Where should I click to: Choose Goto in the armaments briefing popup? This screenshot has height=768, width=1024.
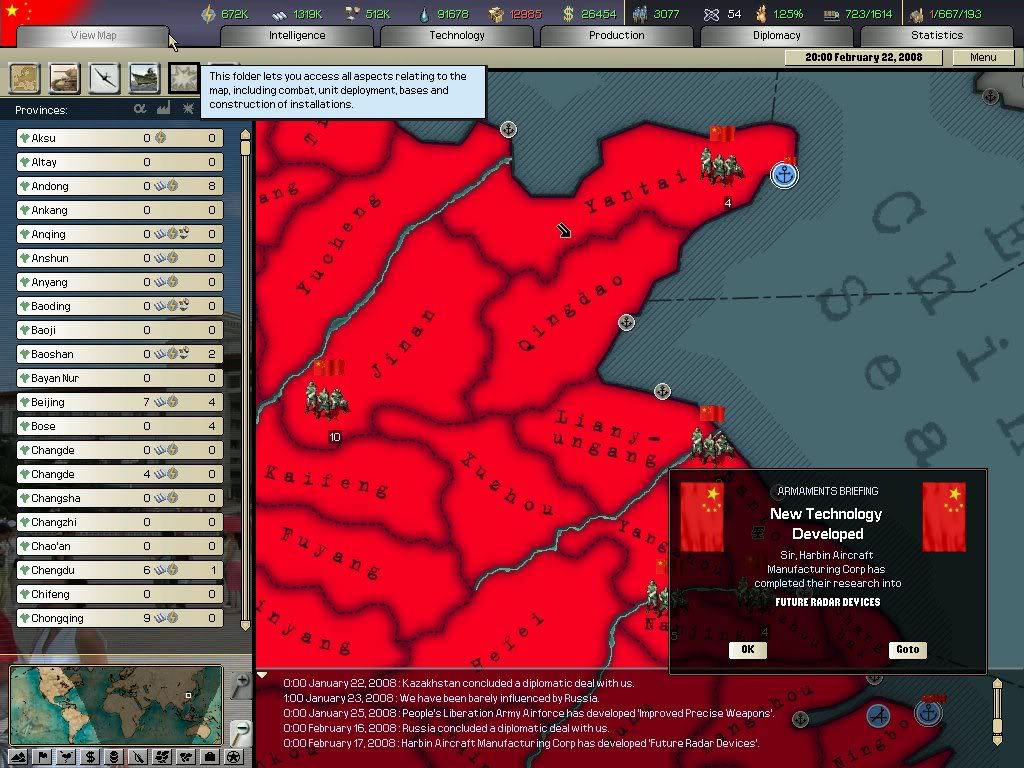907,650
